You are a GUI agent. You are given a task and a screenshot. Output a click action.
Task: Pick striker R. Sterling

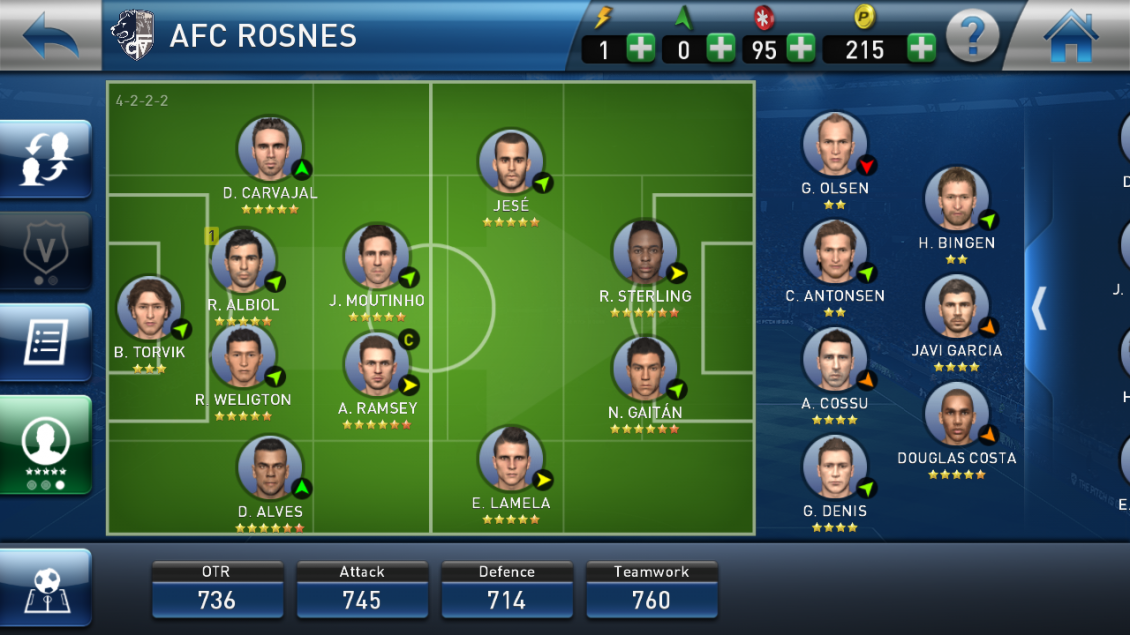coord(645,253)
